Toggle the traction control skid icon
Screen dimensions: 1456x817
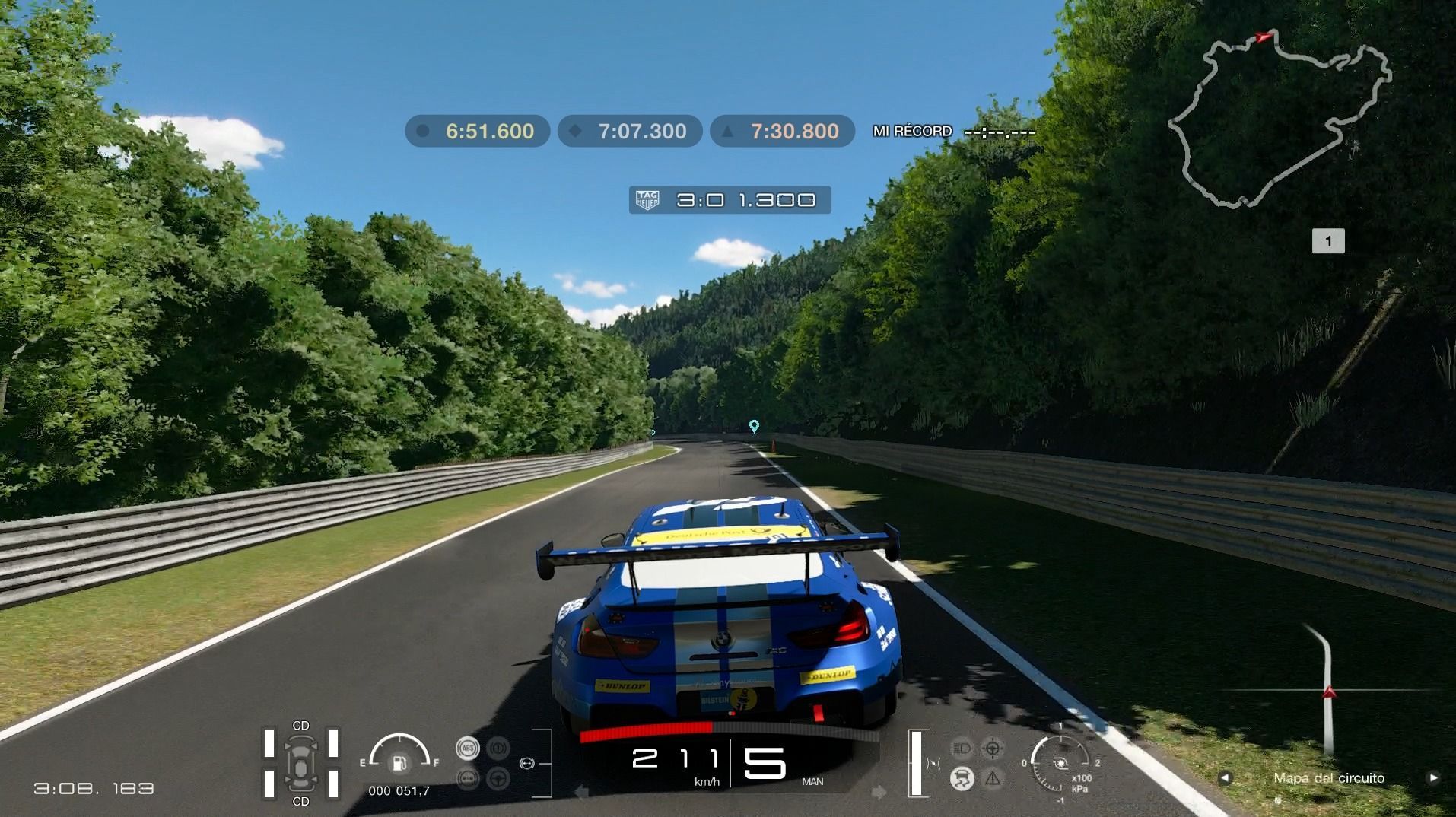click(x=962, y=778)
